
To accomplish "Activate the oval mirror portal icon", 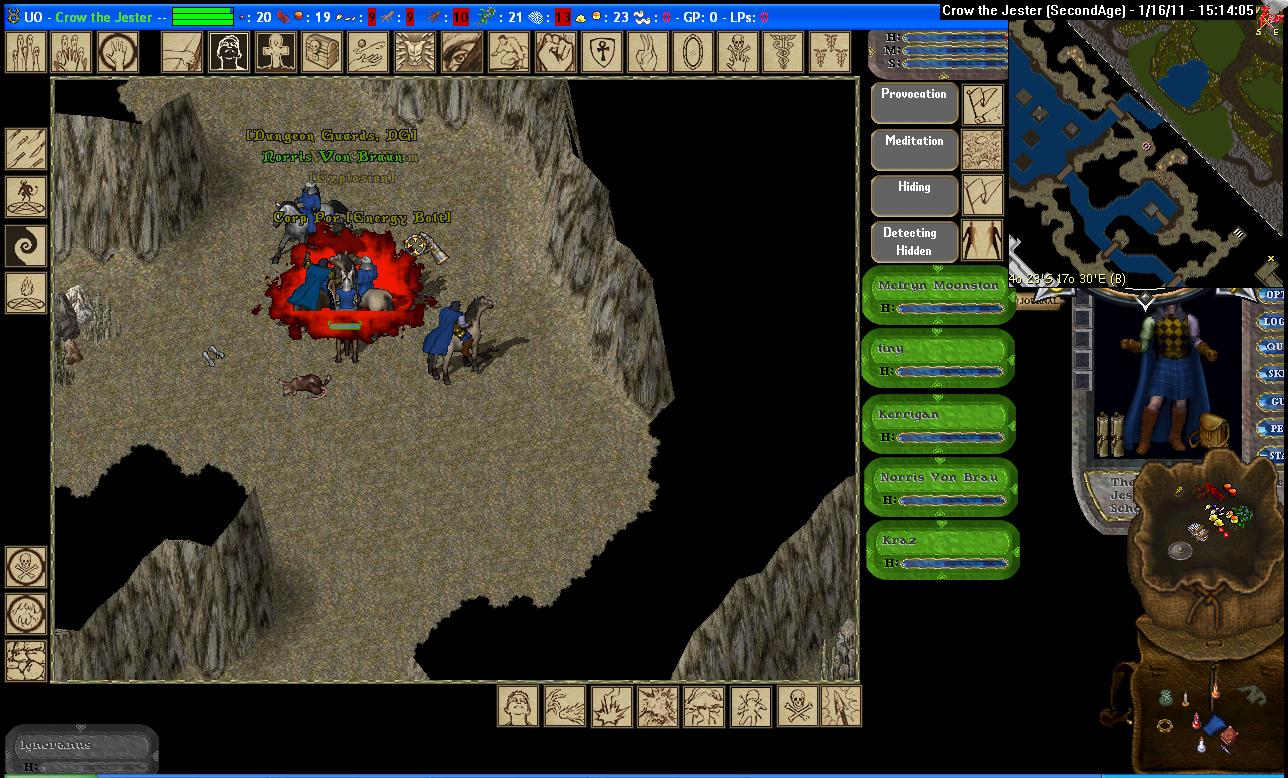I will 692,52.
